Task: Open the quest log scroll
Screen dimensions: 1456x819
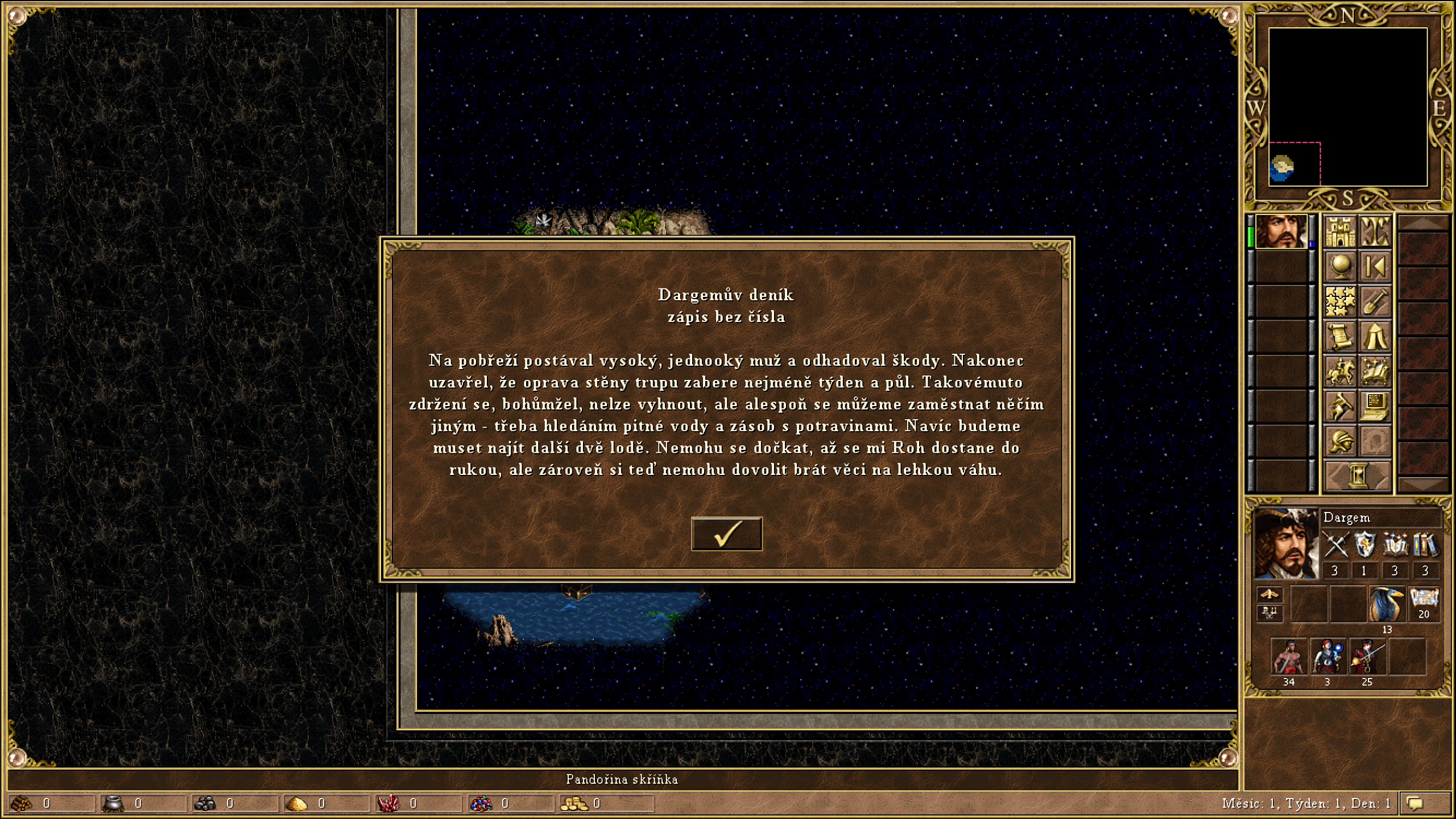Action: coord(1340,336)
